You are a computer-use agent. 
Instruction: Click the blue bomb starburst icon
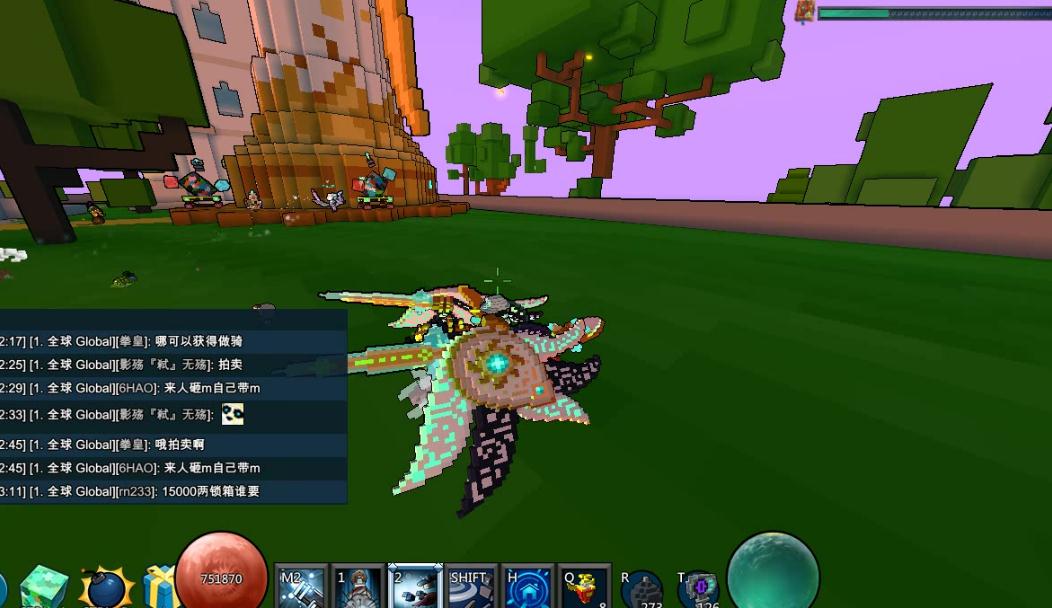[105, 588]
